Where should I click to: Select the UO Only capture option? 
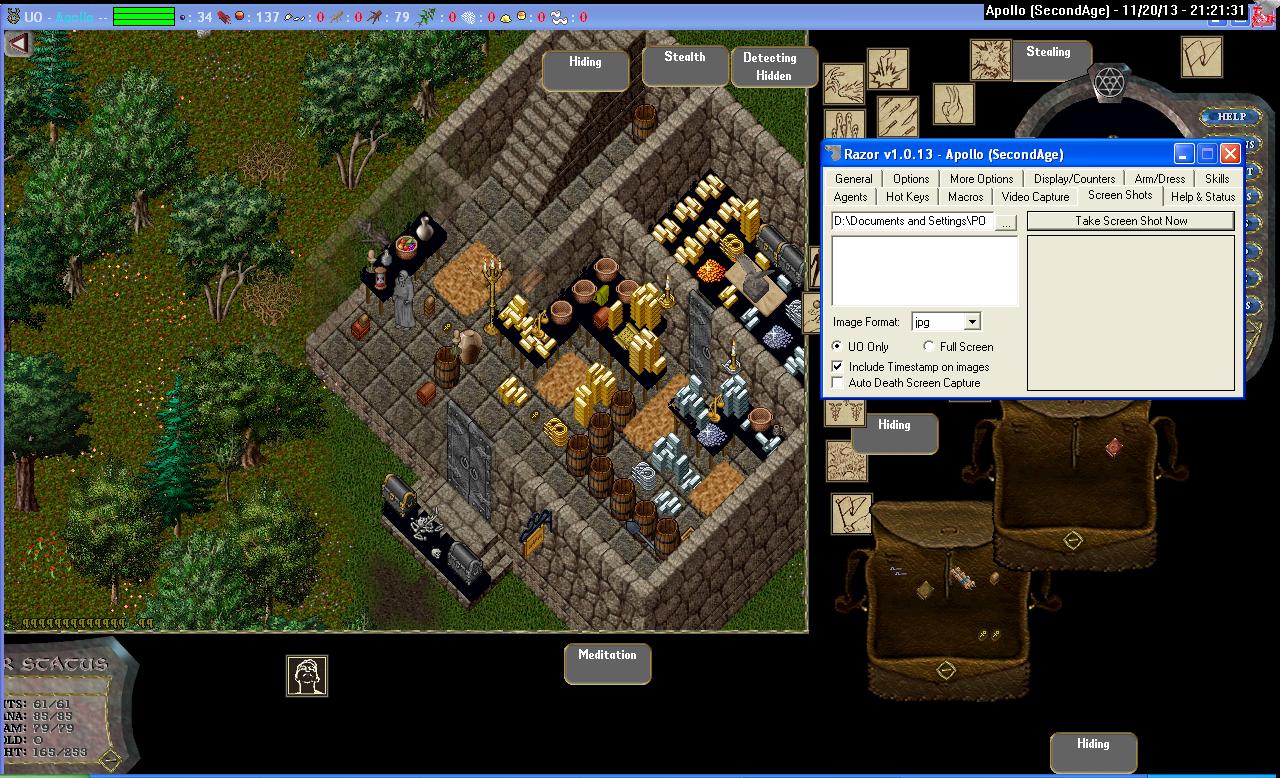[838, 347]
